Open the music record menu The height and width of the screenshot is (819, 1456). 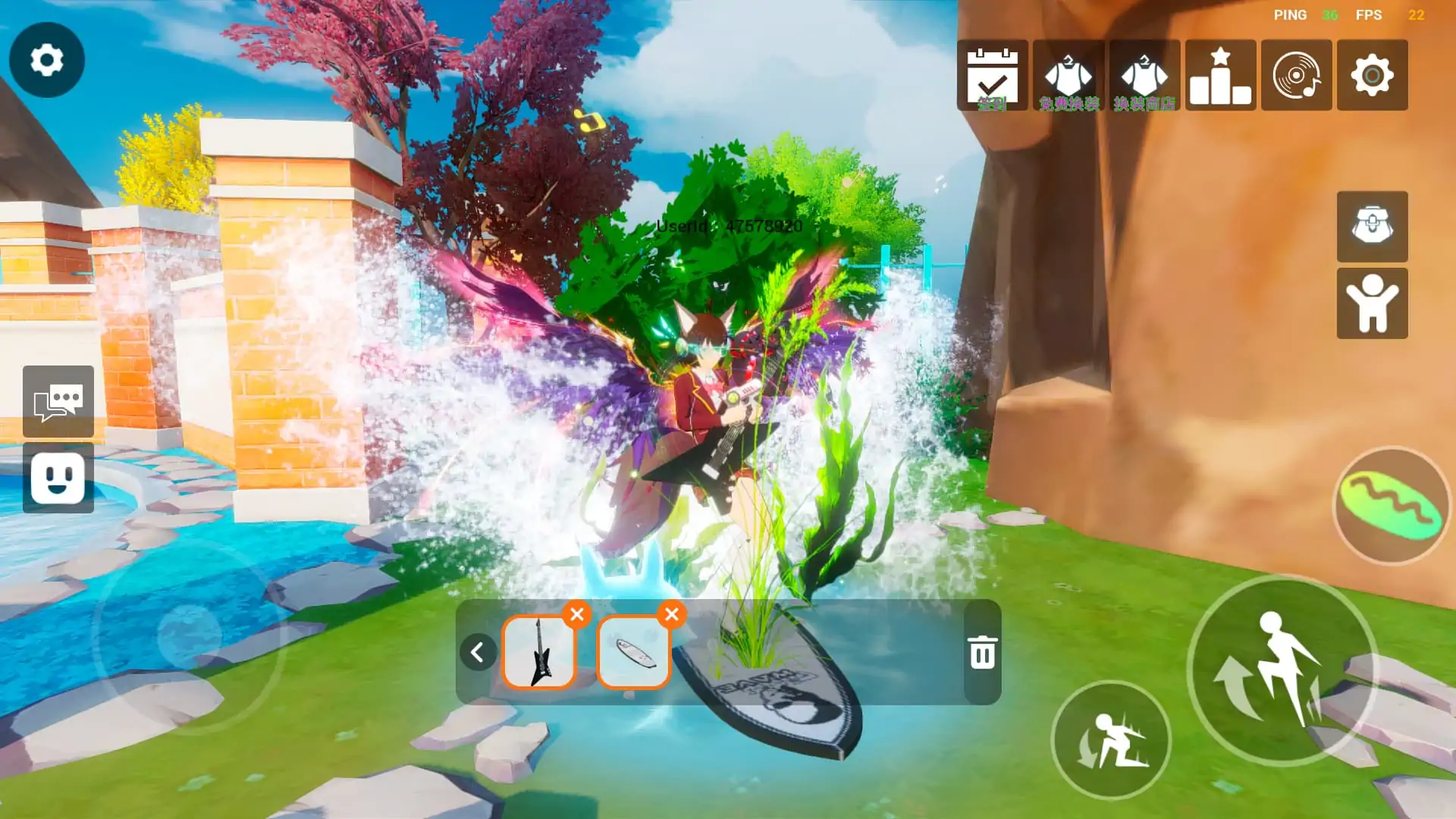click(x=1296, y=75)
